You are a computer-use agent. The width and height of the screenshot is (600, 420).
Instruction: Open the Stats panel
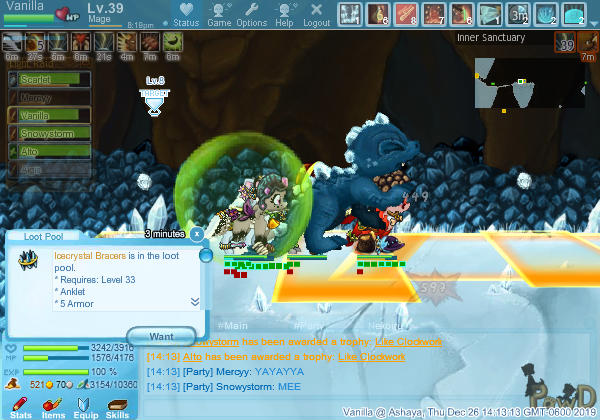point(21,404)
